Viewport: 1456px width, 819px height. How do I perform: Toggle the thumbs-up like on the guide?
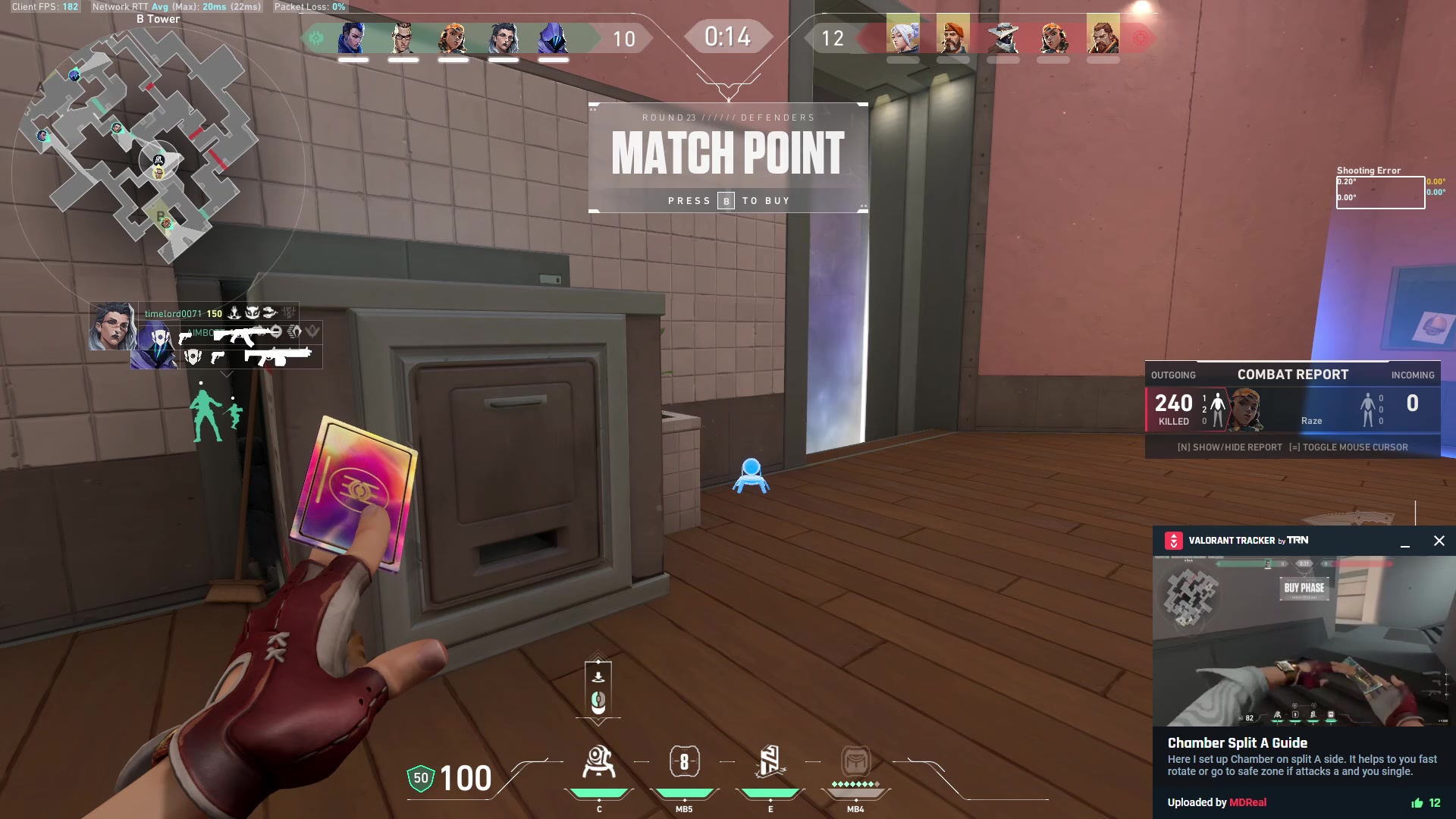[x=1419, y=802]
